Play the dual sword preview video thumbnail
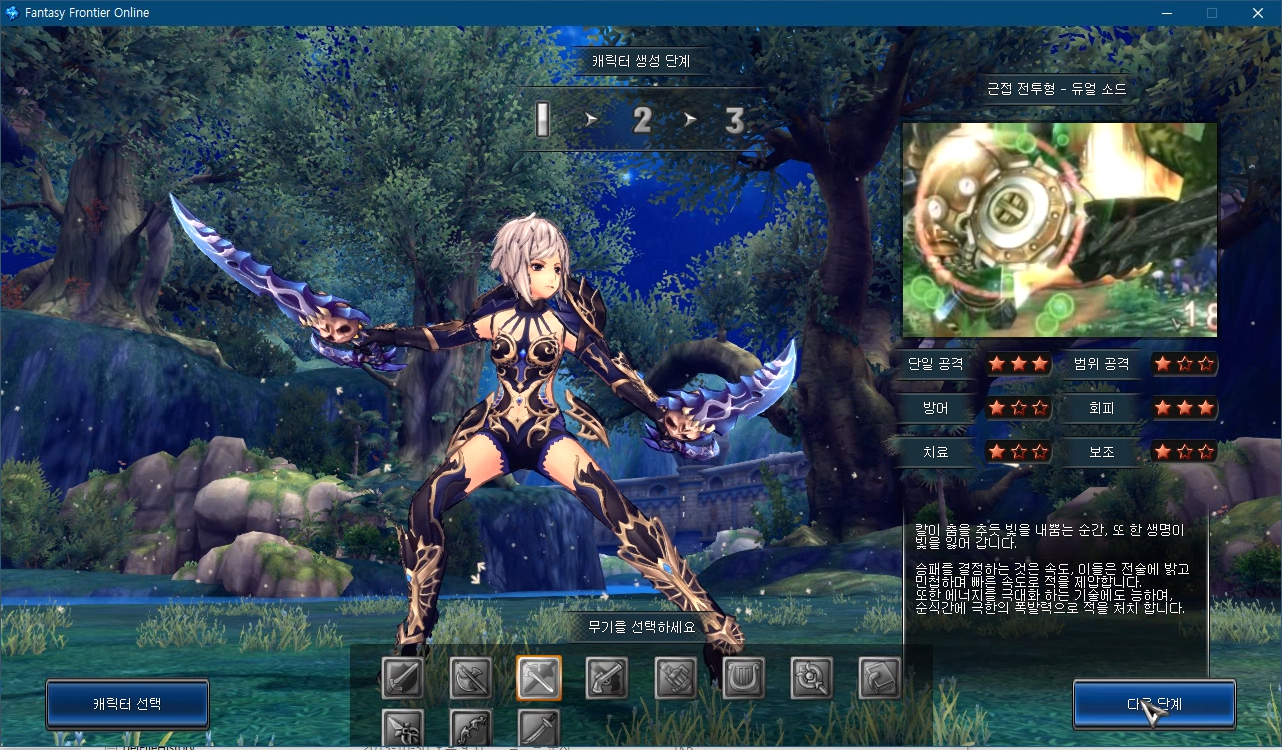 tap(1059, 230)
